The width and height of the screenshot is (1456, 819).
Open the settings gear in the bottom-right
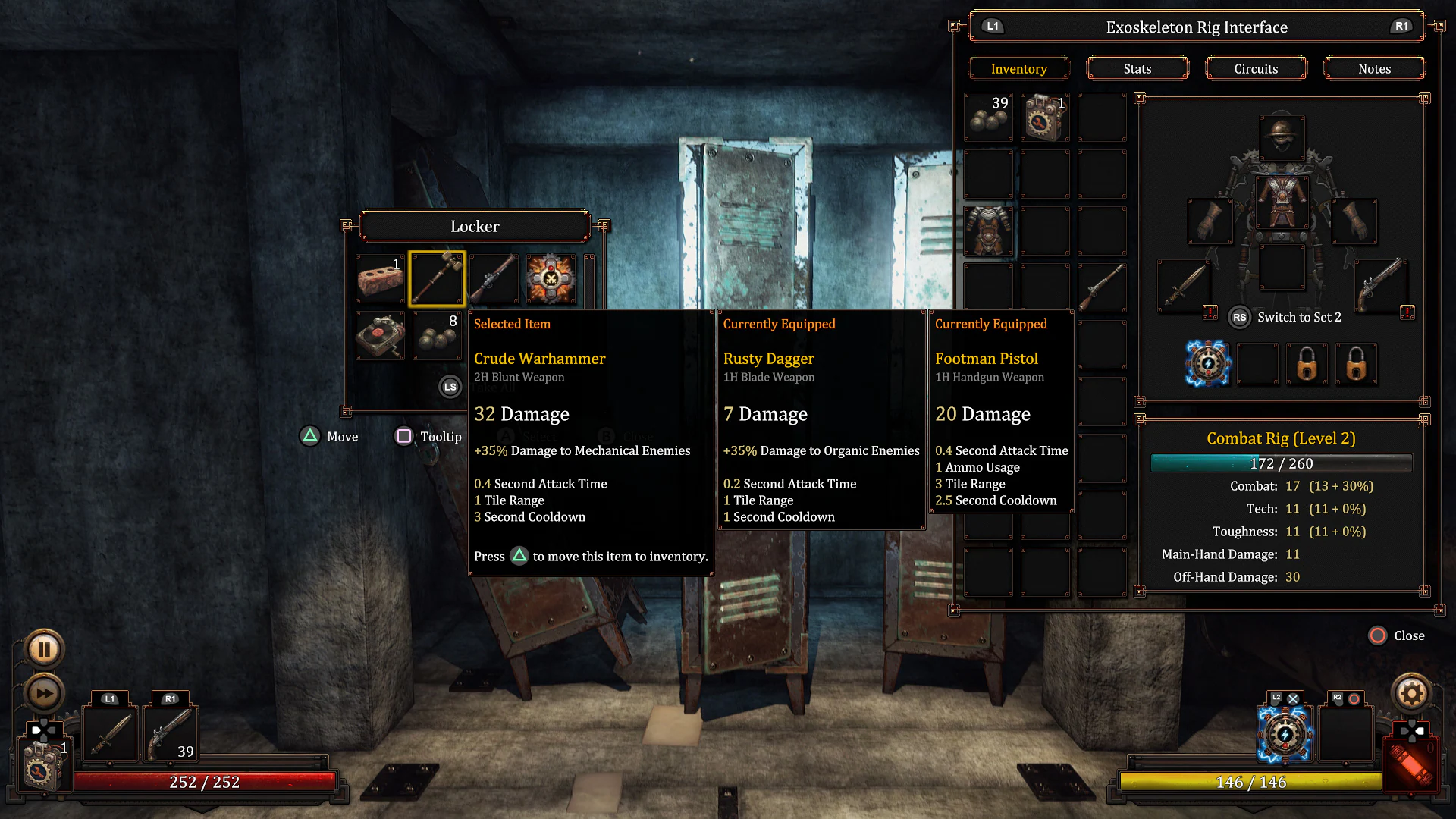(1412, 692)
